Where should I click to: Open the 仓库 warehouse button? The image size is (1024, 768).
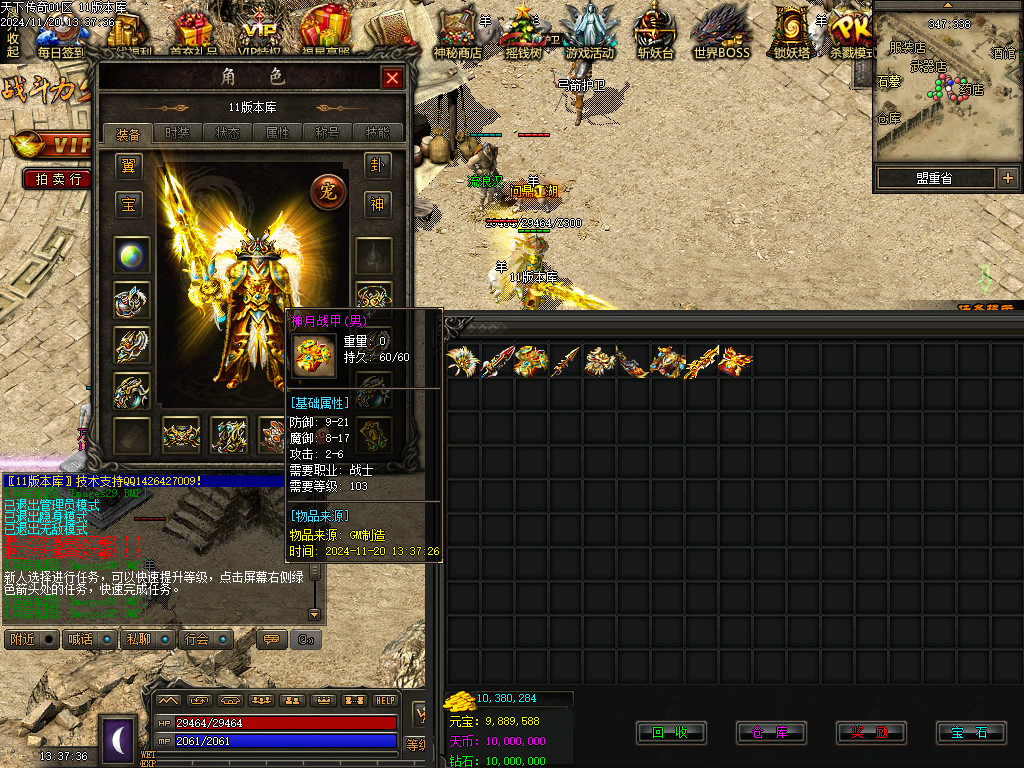point(770,733)
